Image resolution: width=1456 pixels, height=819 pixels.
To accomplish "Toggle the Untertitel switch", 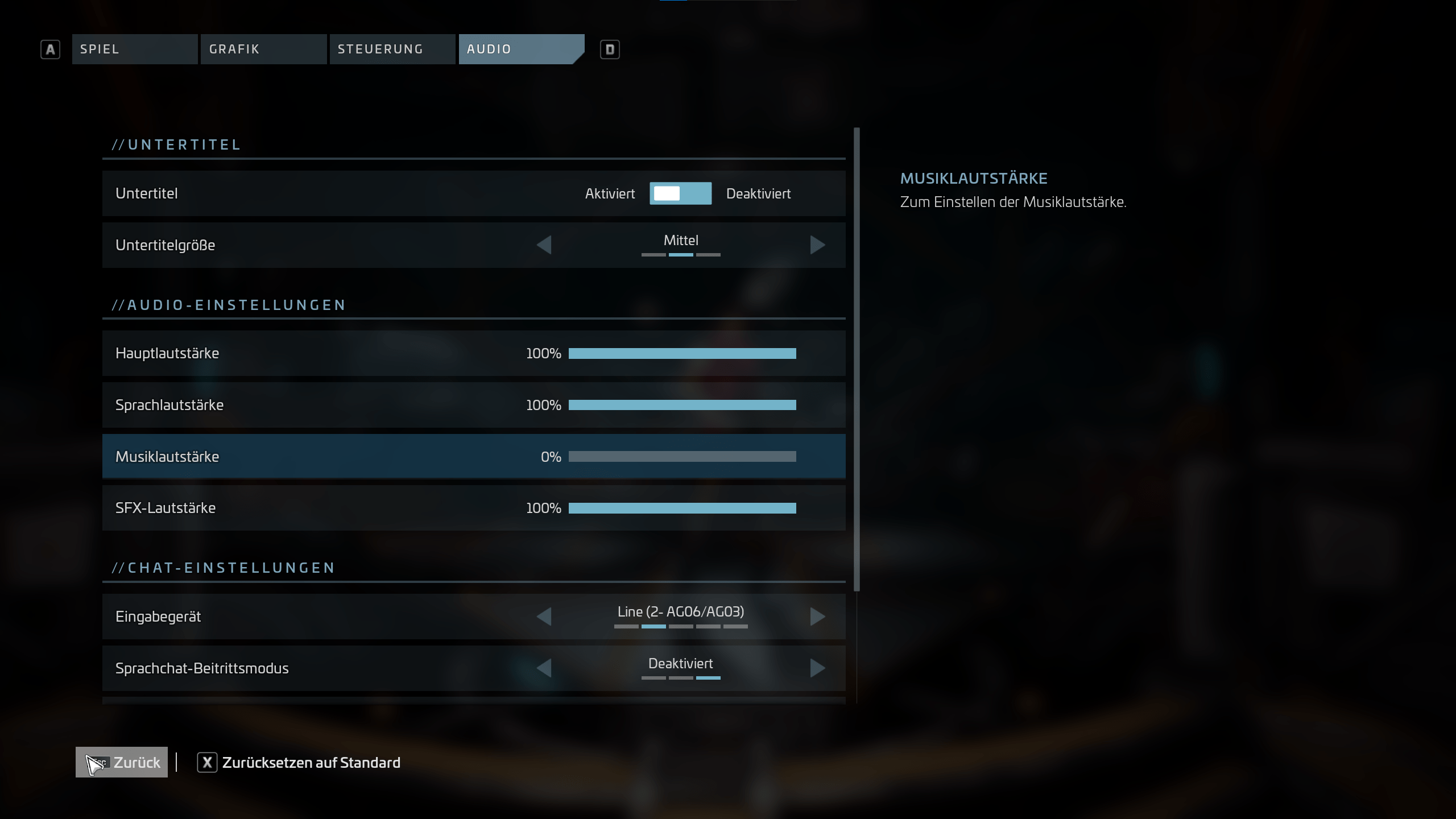I will point(680,193).
